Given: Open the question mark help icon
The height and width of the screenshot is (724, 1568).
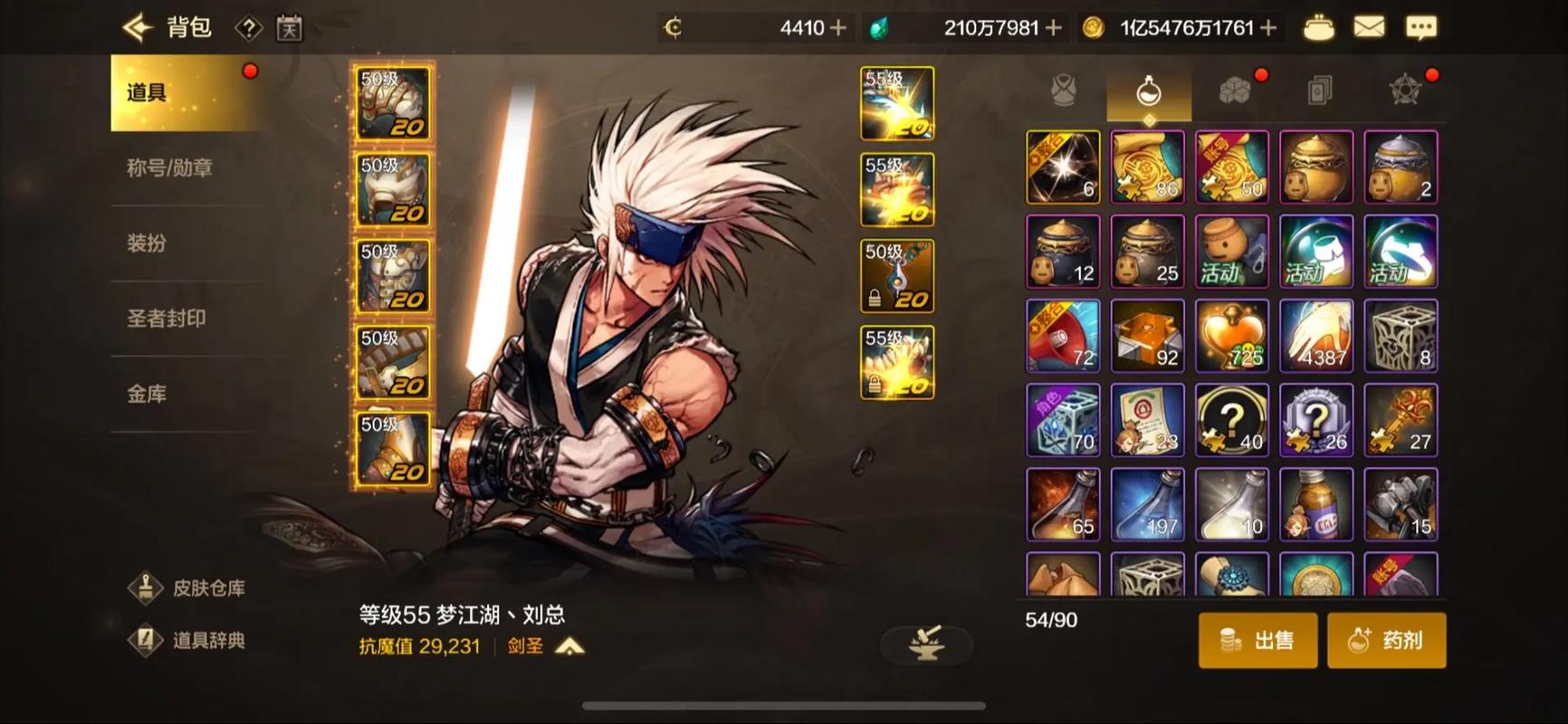Looking at the screenshot, I should click(x=248, y=29).
